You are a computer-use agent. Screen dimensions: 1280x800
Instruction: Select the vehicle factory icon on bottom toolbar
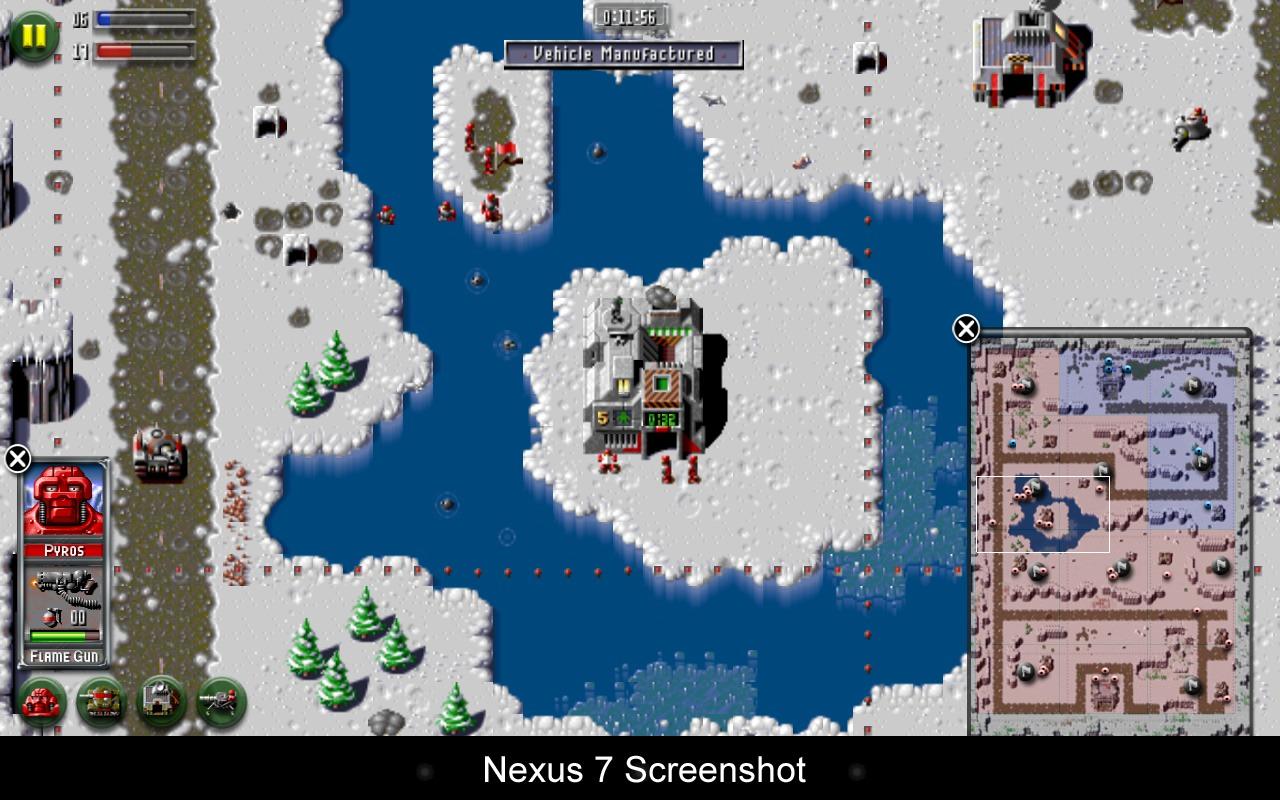(158, 700)
